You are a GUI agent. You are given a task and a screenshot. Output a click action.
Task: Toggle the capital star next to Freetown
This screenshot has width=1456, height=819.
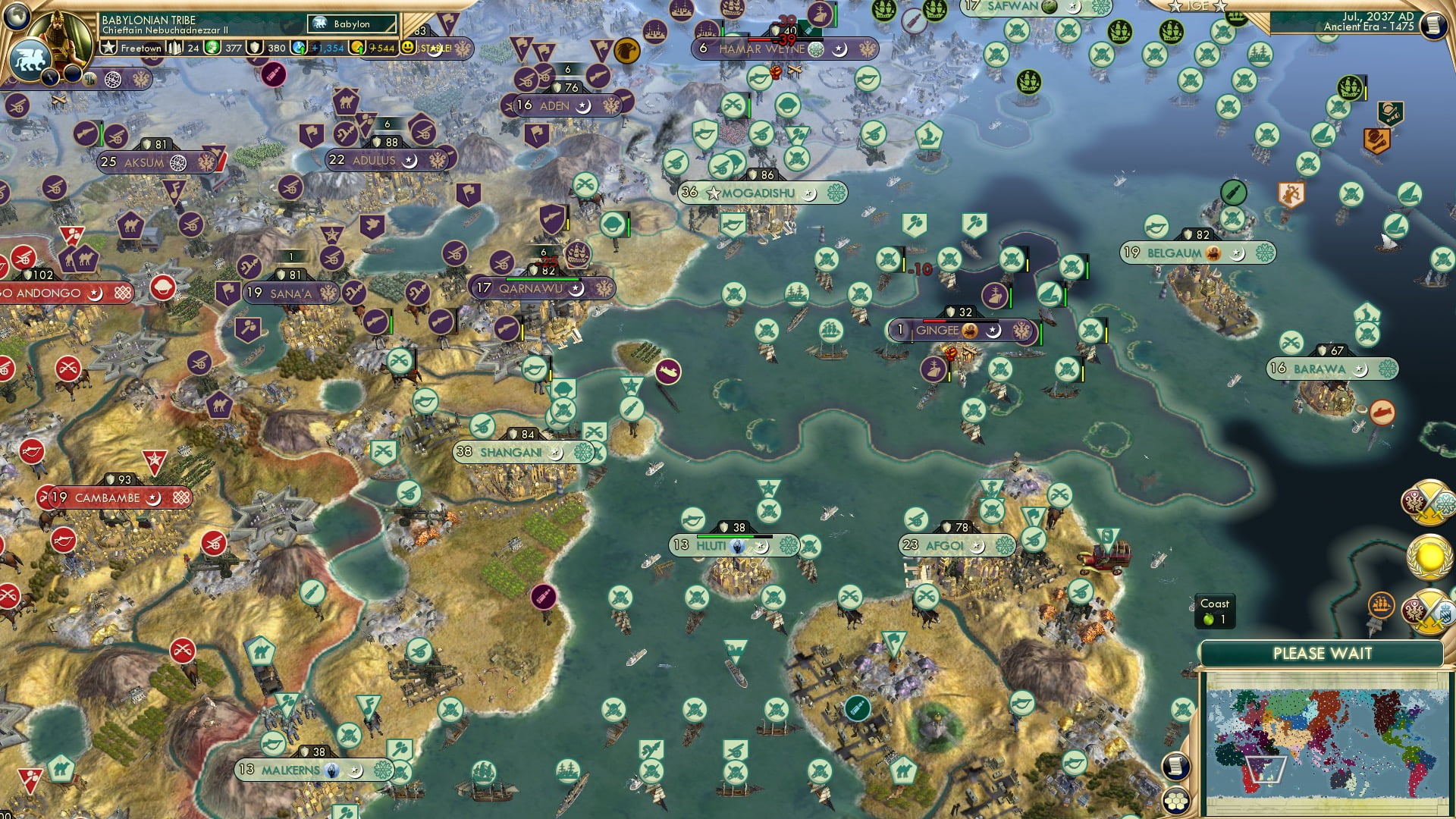[x=109, y=47]
